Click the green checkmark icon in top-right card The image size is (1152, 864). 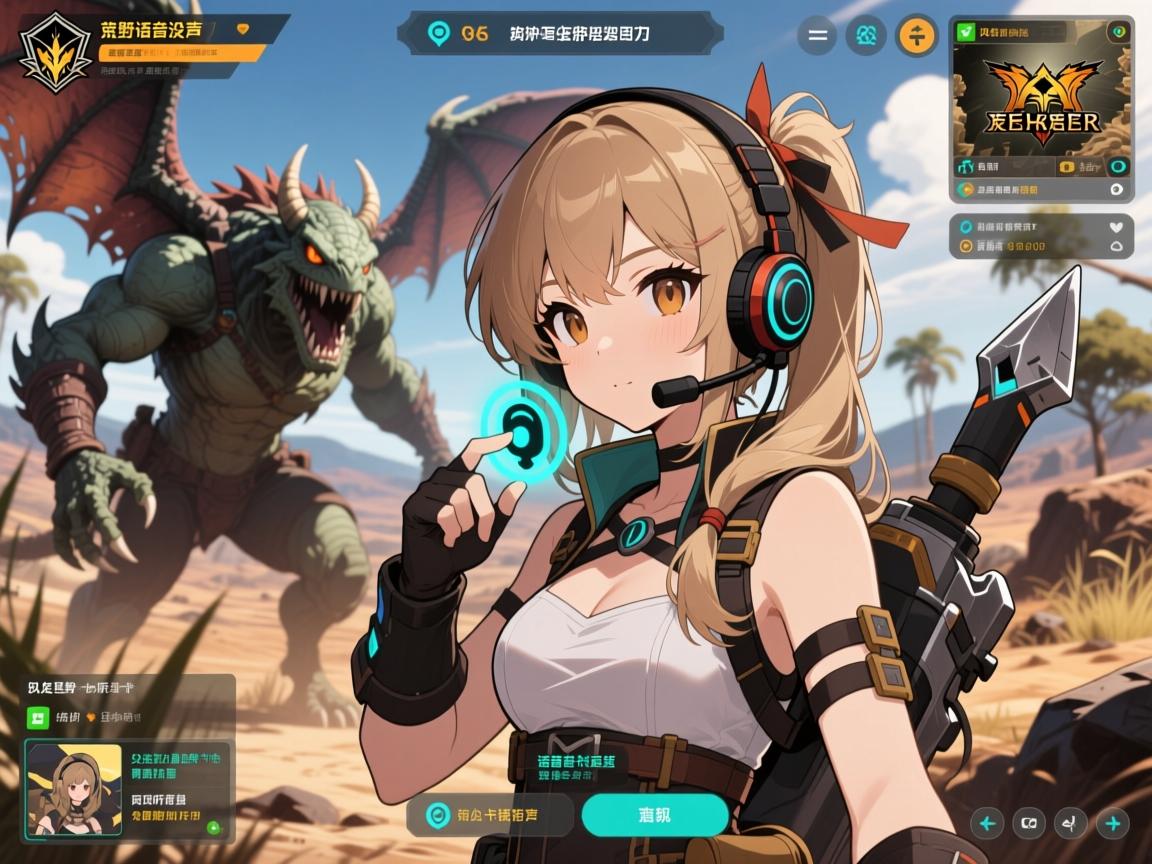pyautogui.click(x=966, y=32)
